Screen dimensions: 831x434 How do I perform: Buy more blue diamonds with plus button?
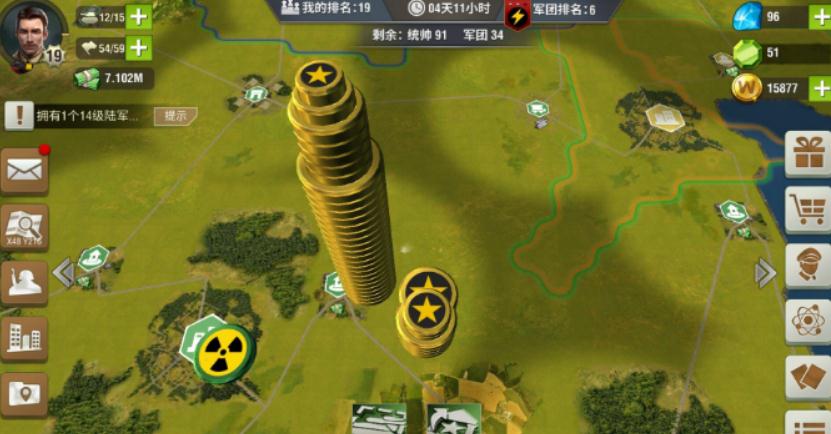tap(819, 17)
